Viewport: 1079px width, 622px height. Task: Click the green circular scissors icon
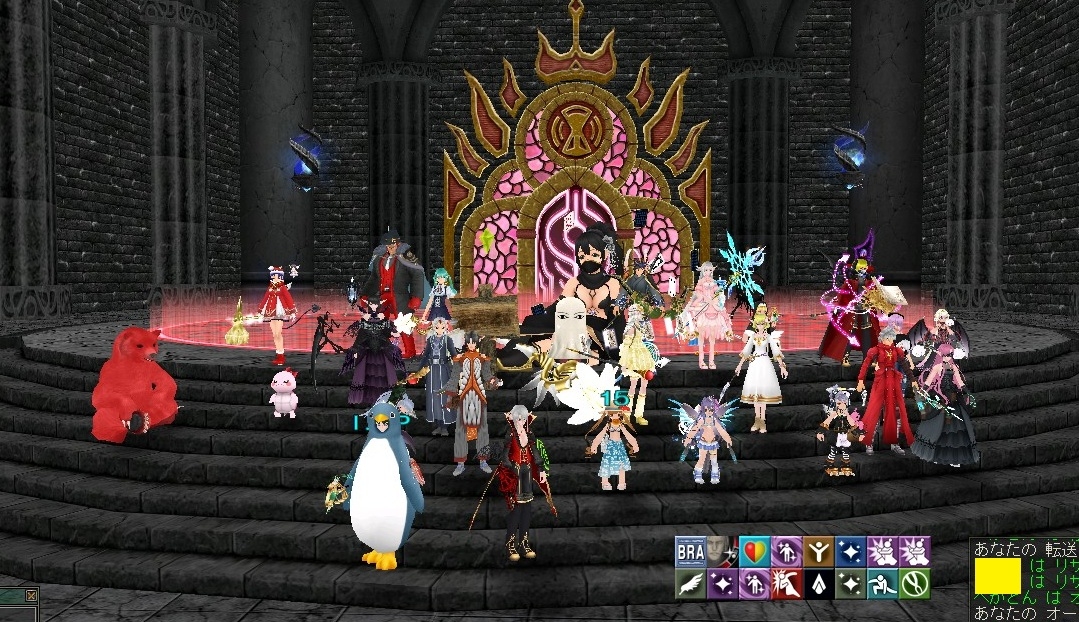914,583
